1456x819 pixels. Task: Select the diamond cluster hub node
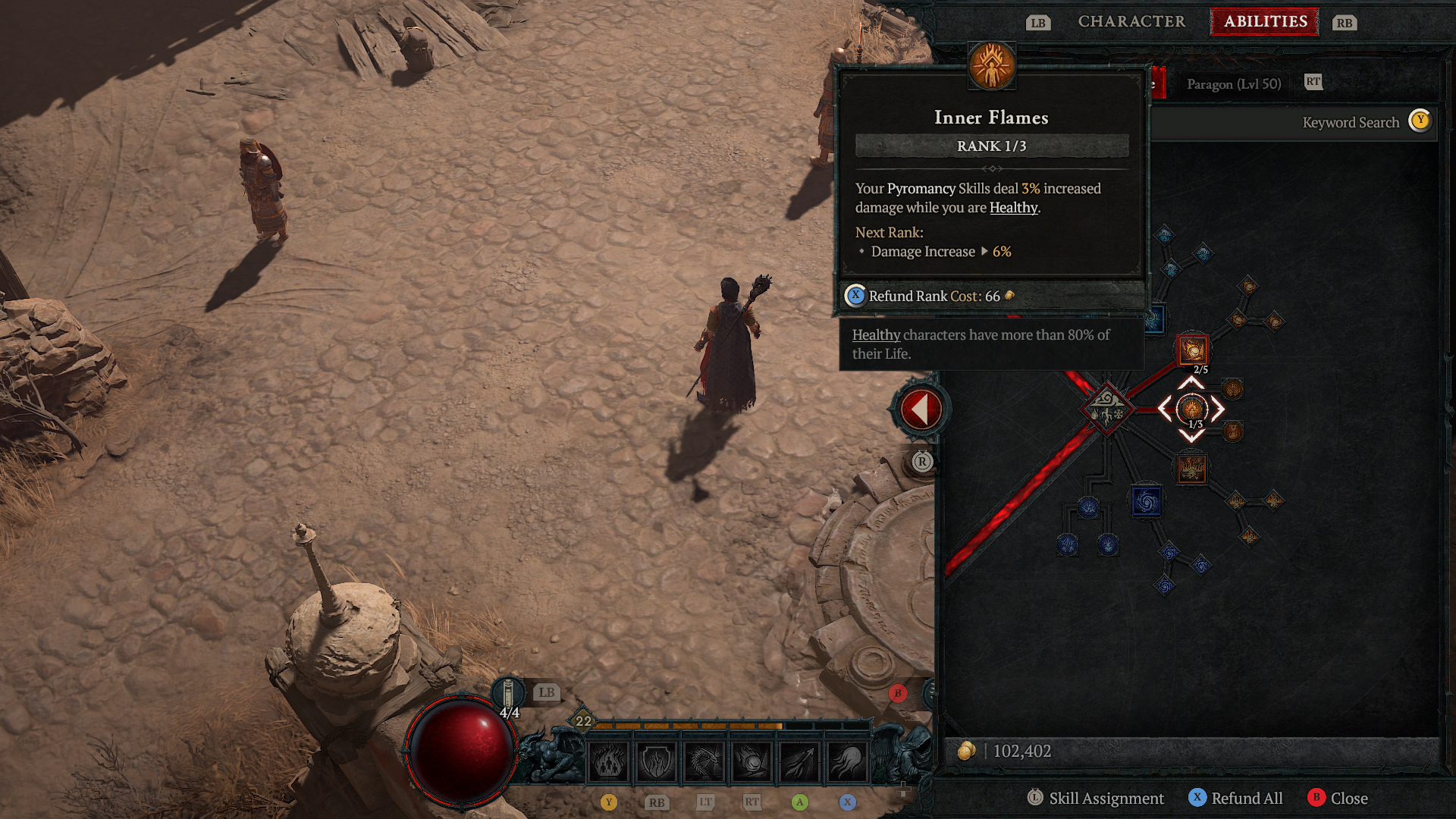point(1107,409)
